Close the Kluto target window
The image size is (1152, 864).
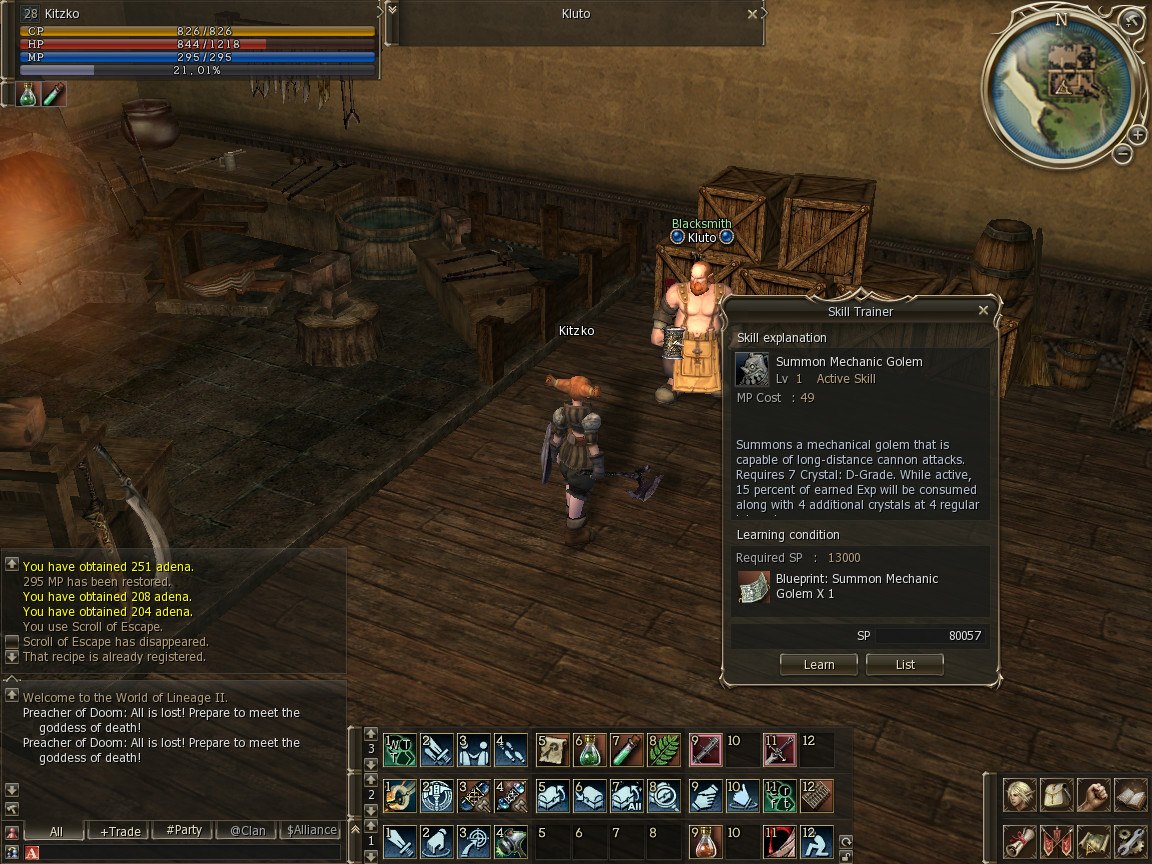click(752, 14)
